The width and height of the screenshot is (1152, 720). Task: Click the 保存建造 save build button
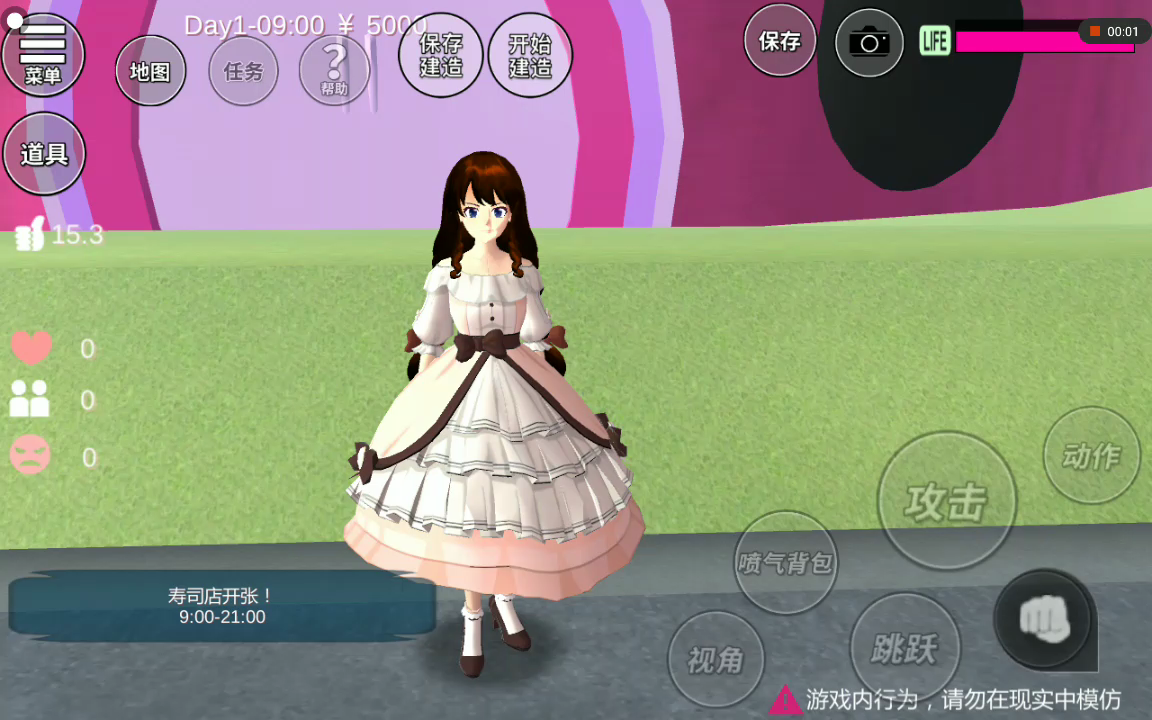(440, 55)
